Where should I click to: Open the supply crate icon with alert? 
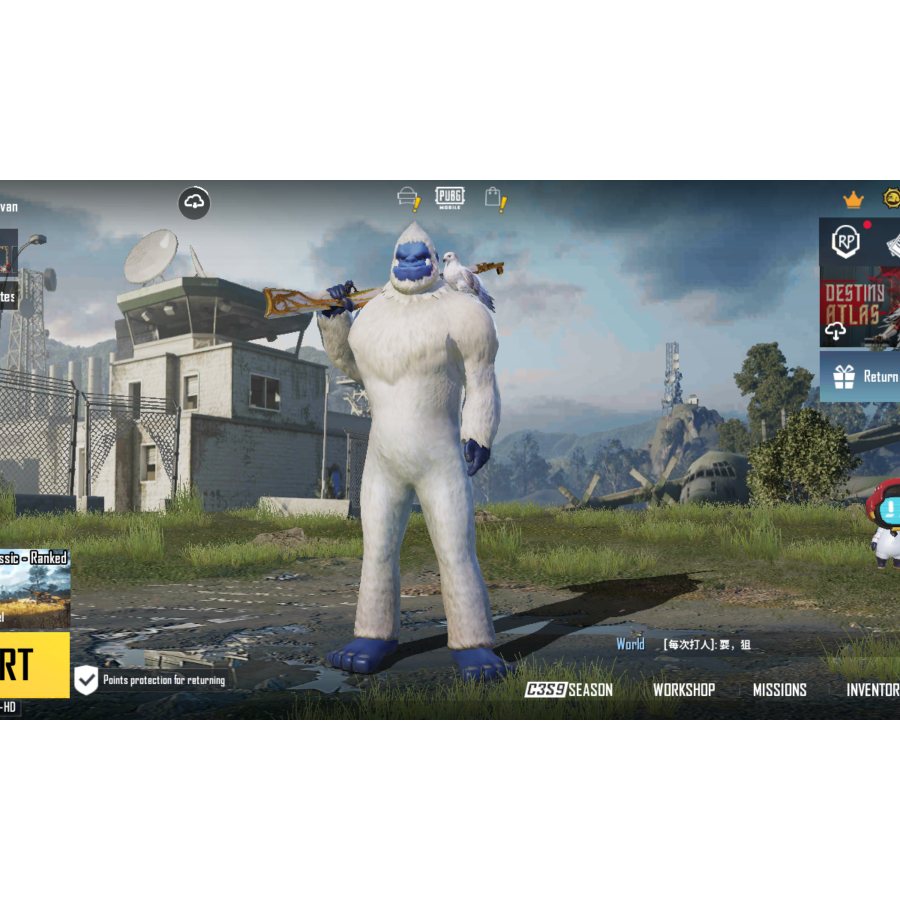coord(409,198)
